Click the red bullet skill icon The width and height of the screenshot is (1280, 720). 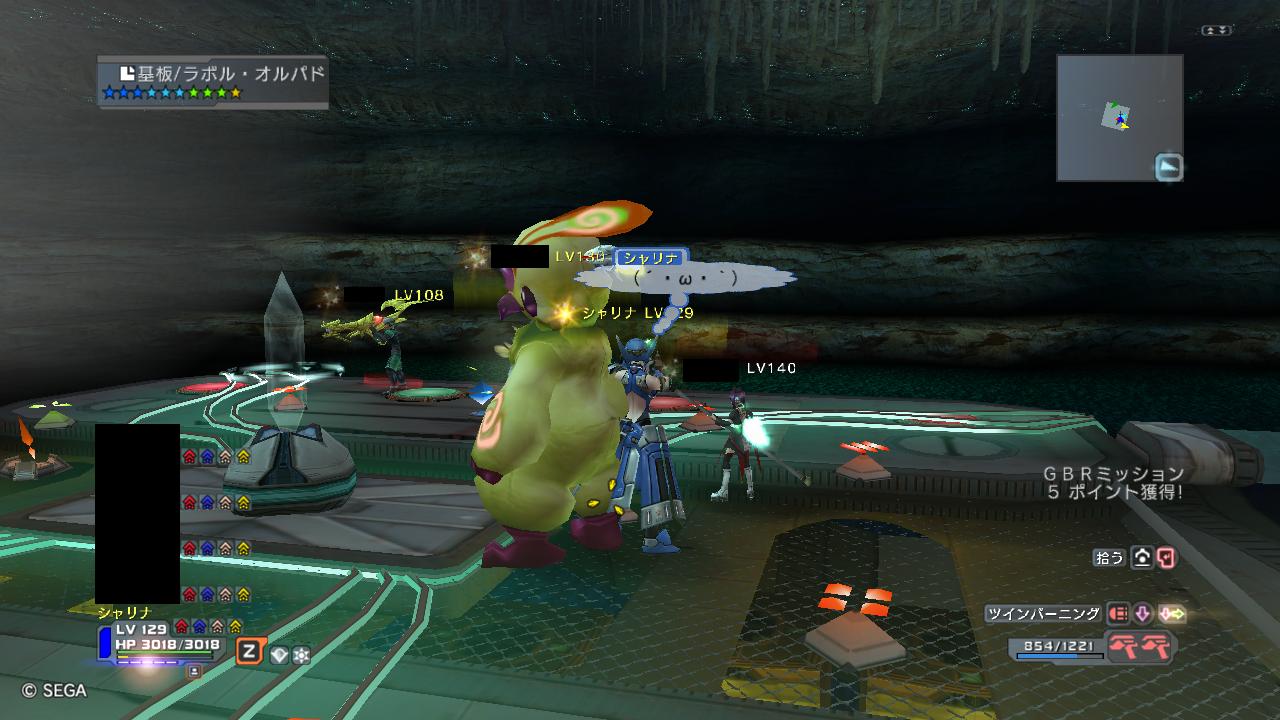click(1117, 614)
